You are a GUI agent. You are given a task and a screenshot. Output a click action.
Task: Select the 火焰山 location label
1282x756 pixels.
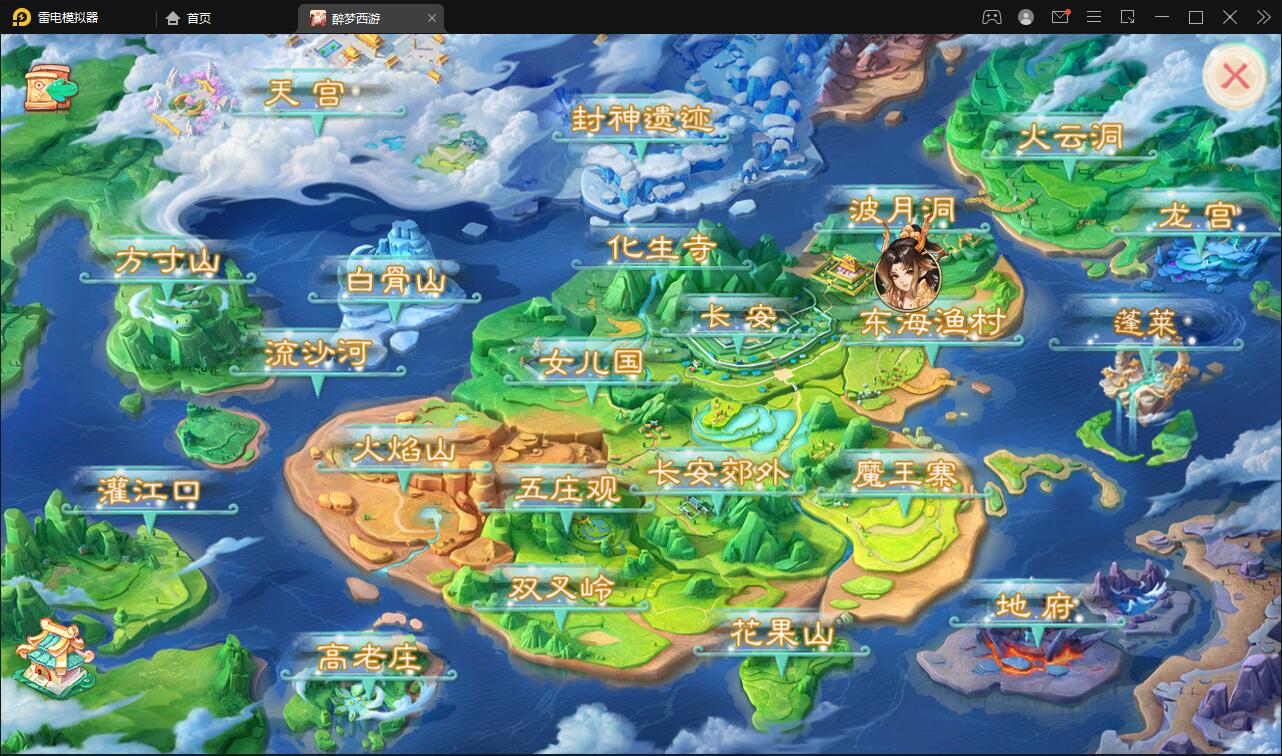pyautogui.click(x=403, y=451)
